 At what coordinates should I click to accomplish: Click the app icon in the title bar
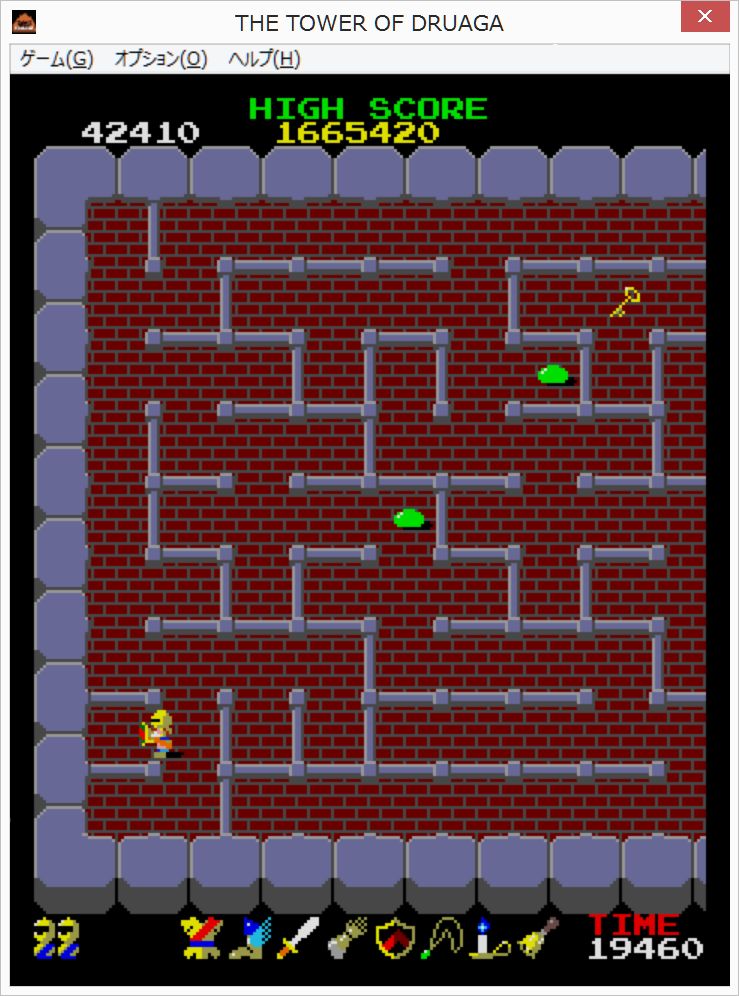(24, 21)
